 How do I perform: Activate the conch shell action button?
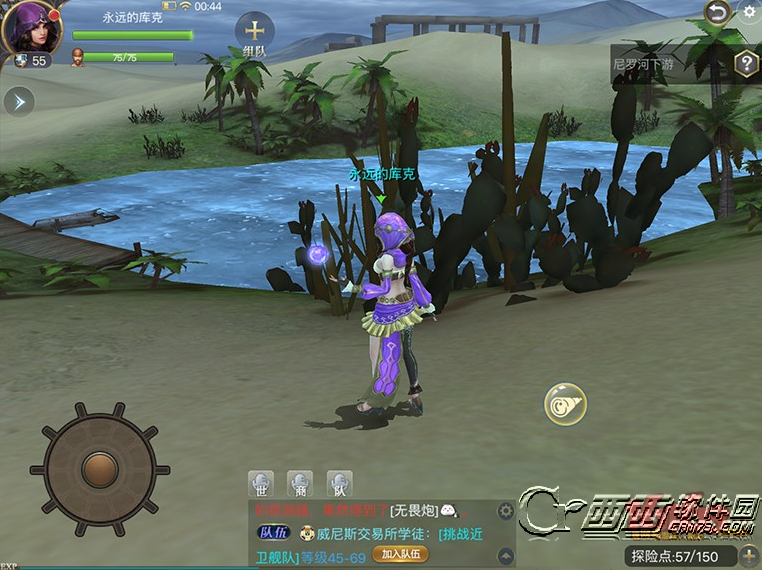pyautogui.click(x=565, y=403)
